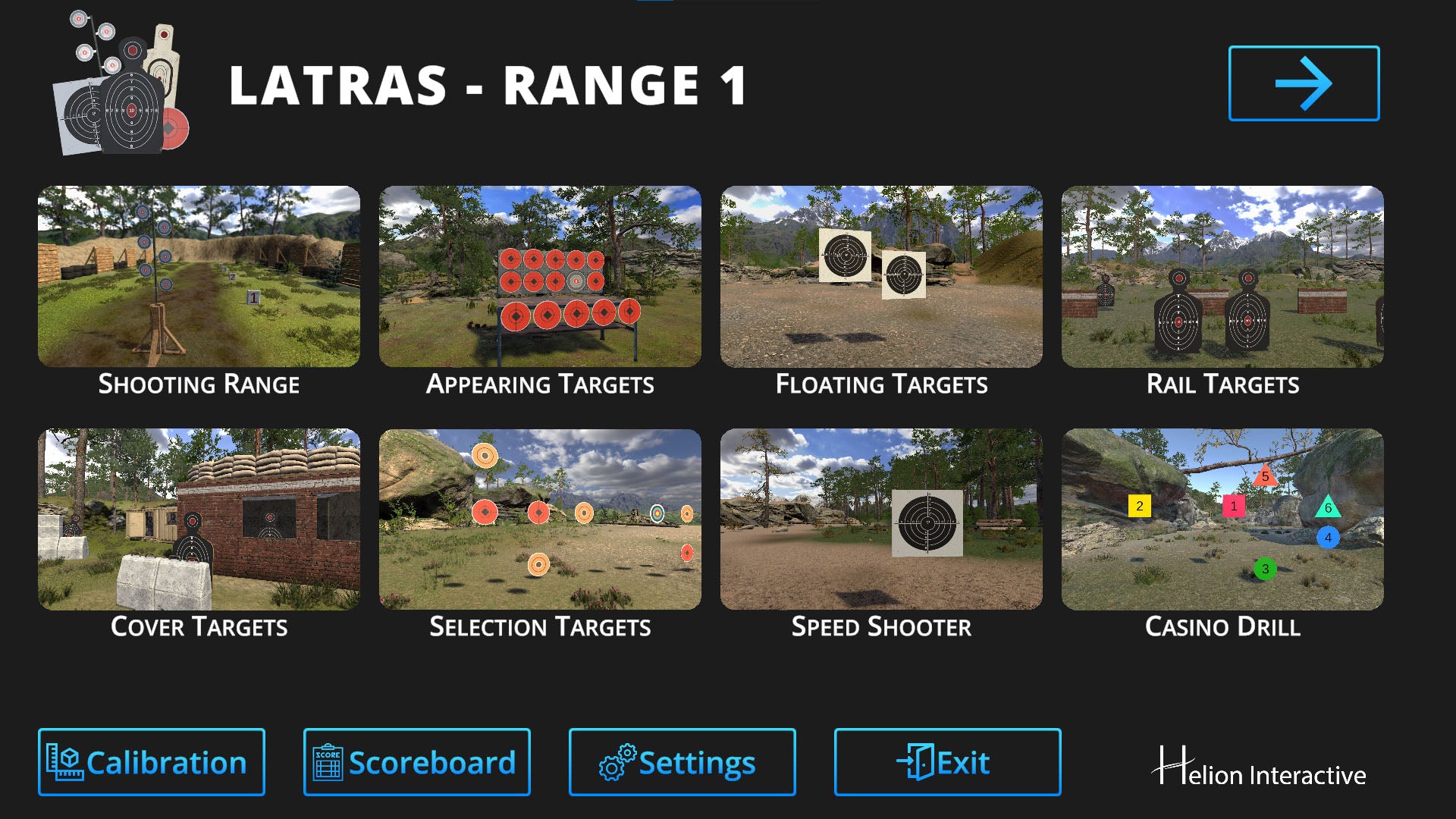
Task: Click the scoreboard clipboard icon
Action: [328, 761]
